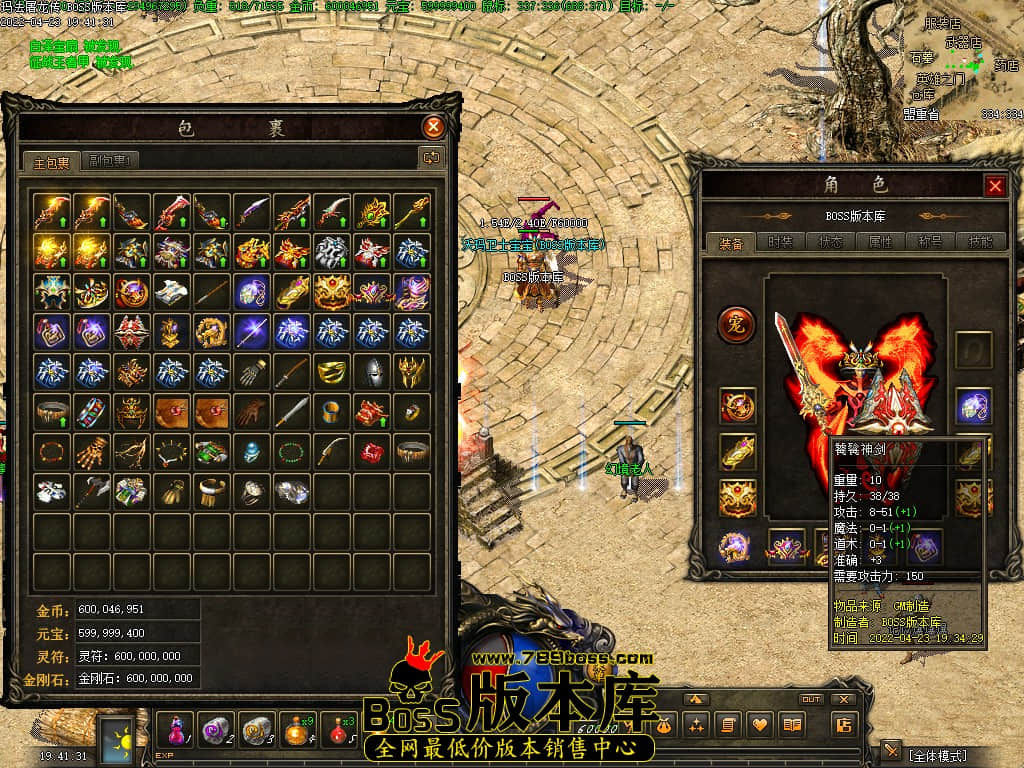Open the book icon in the bottom menu bar
1024x768 pixels.
coord(793,725)
